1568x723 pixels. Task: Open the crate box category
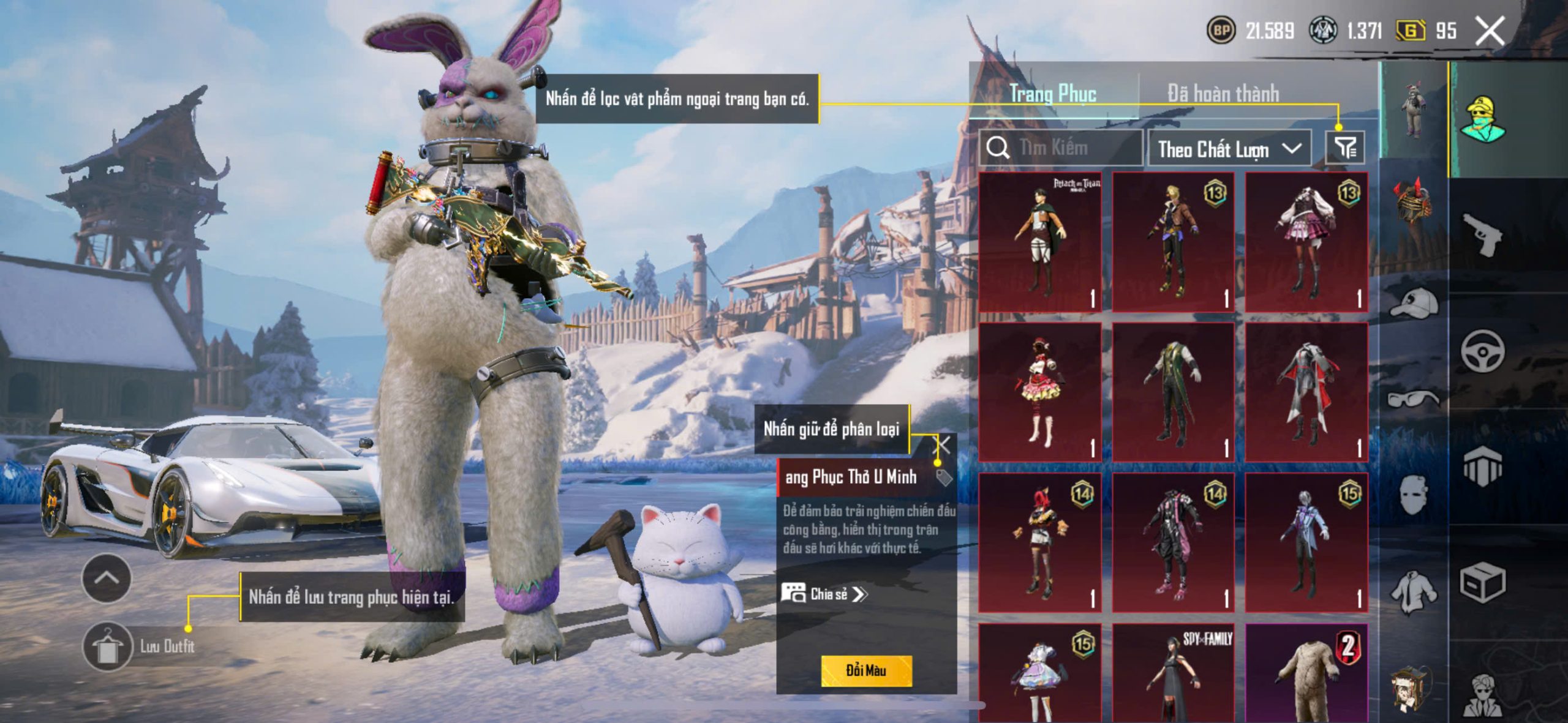[1482, 583]
